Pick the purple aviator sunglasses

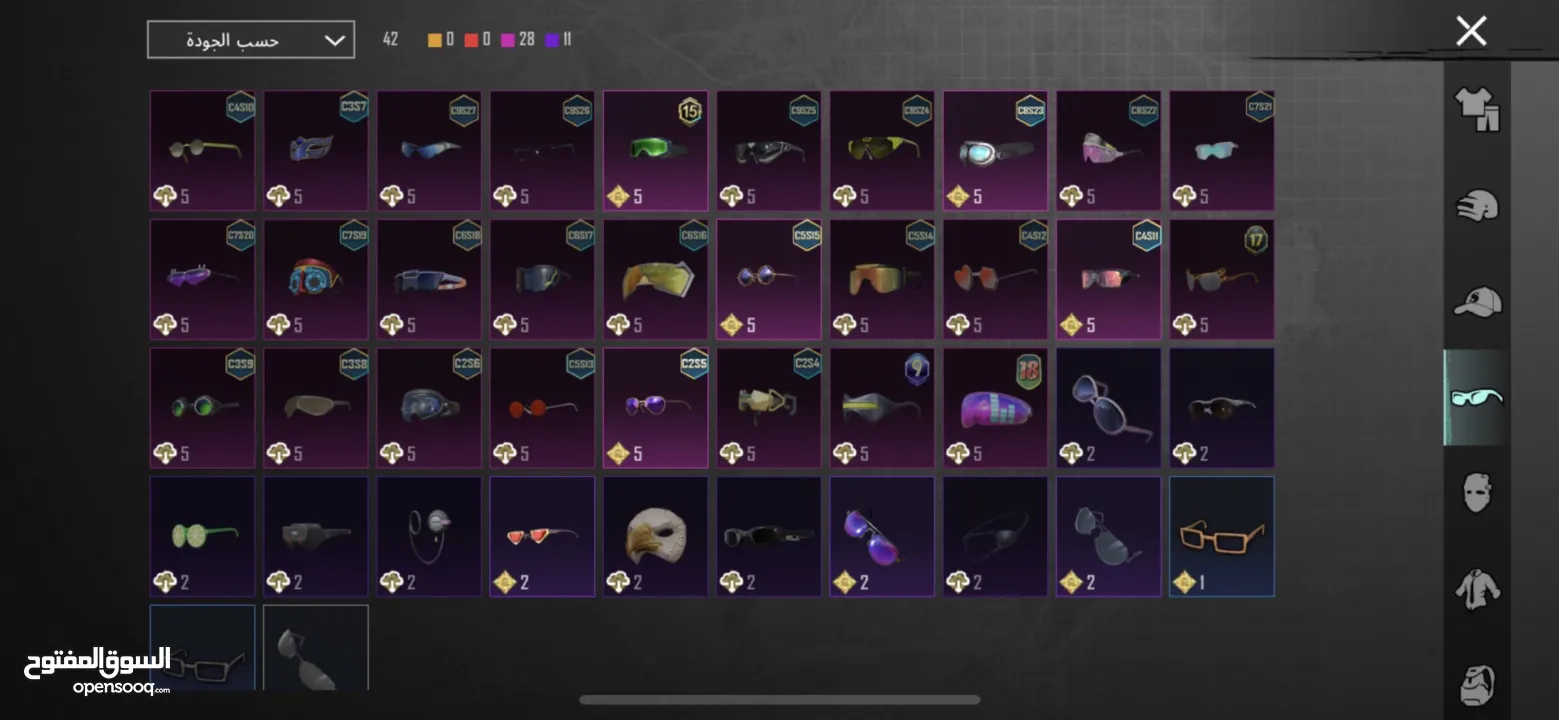click(881, 536)
